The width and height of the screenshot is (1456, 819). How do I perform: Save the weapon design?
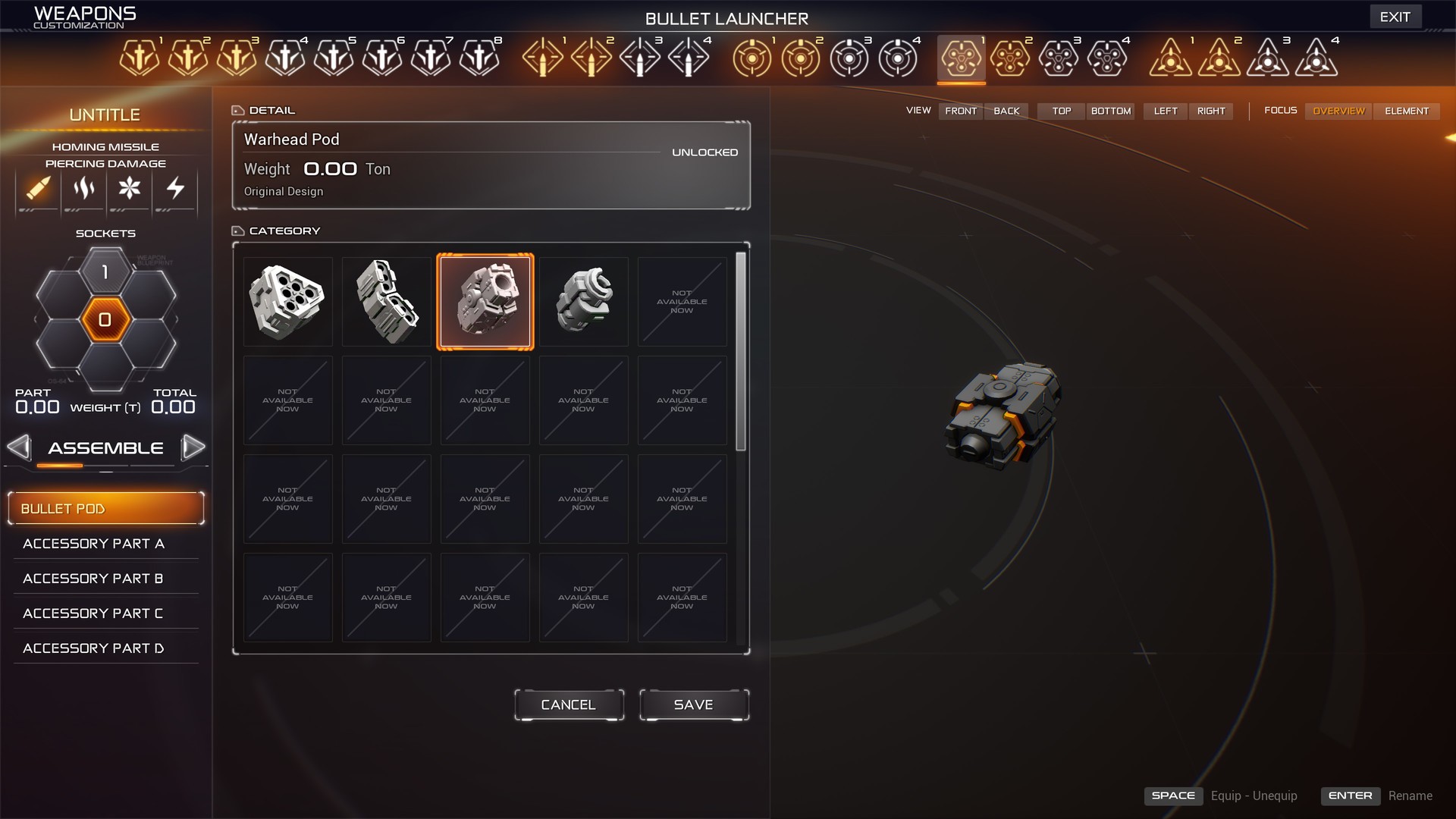coord(694,704)
